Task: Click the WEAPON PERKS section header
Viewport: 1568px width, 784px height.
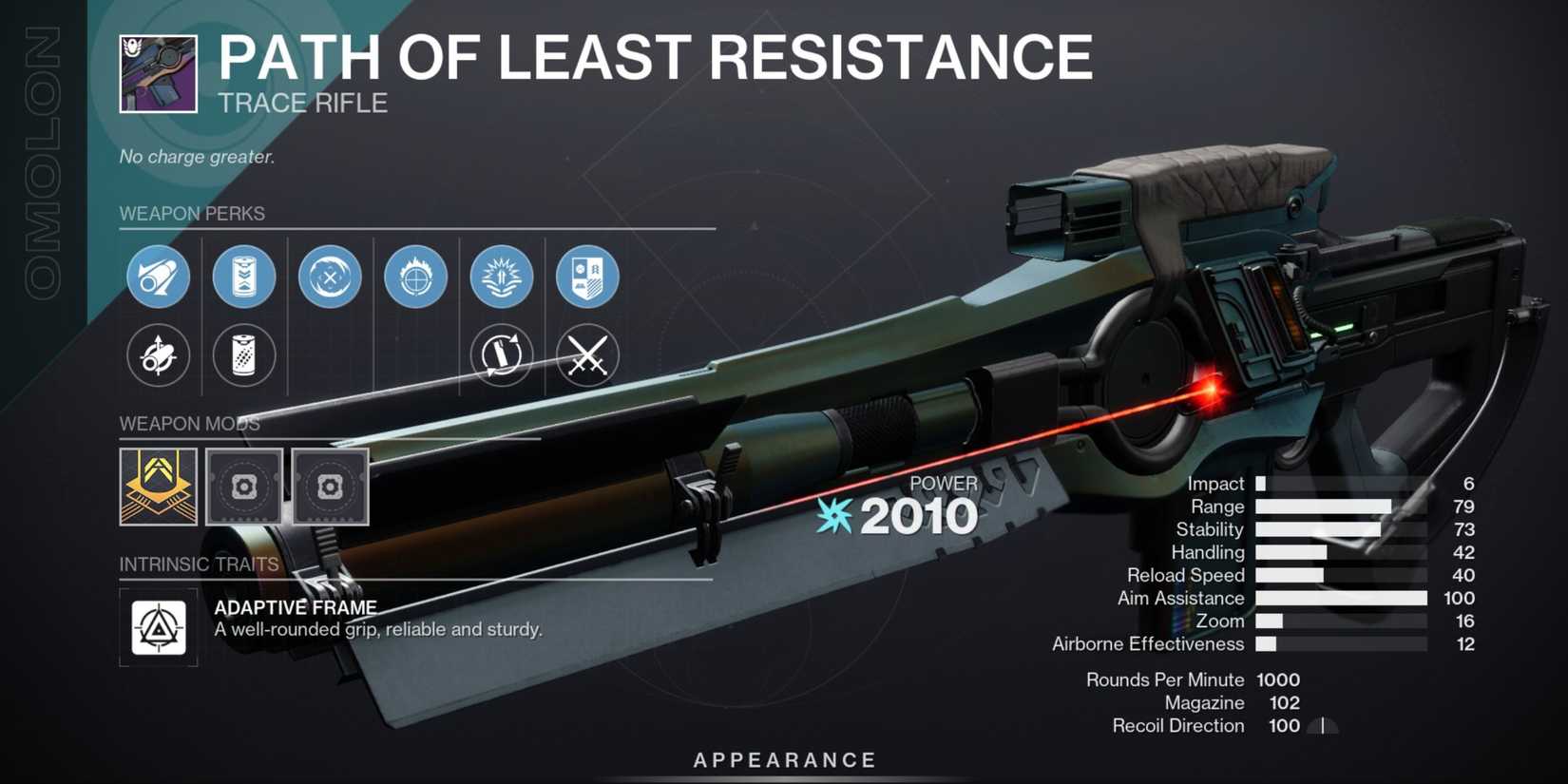Action: pos(191,213)
